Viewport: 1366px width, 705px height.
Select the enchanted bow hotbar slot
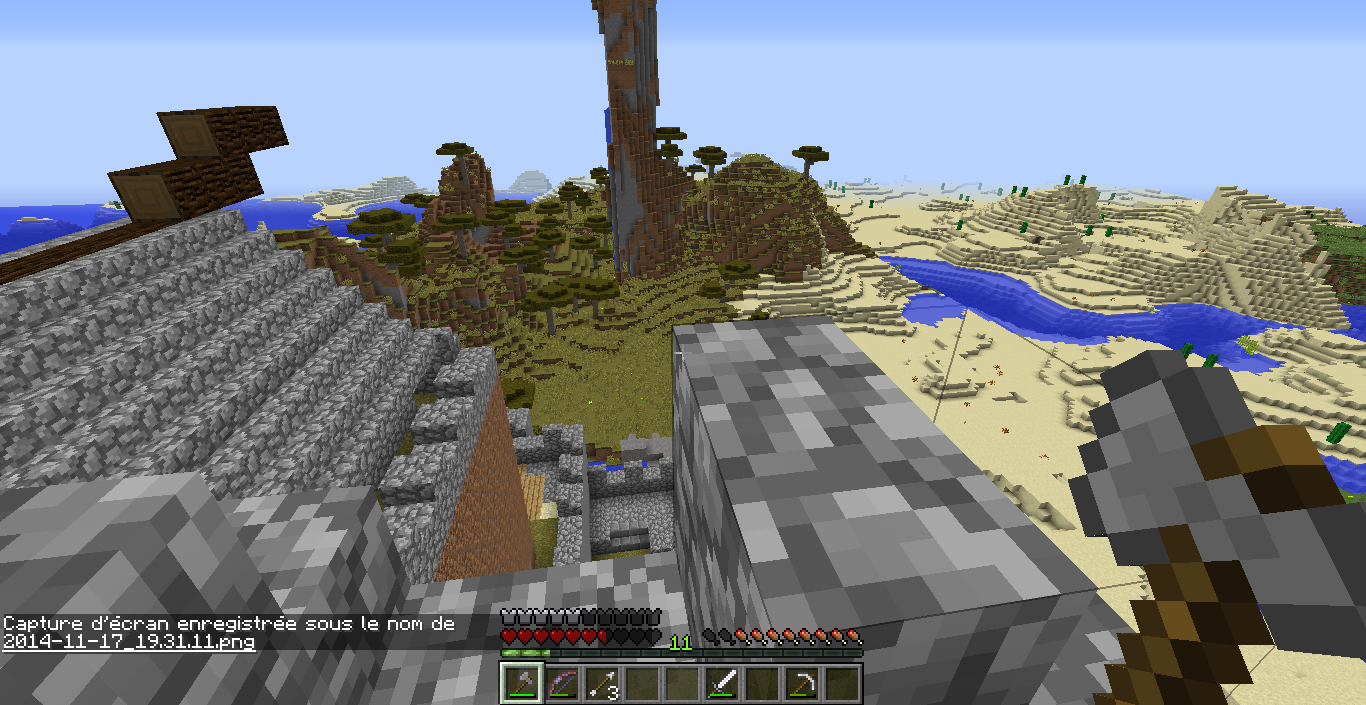tap(561, 683)
